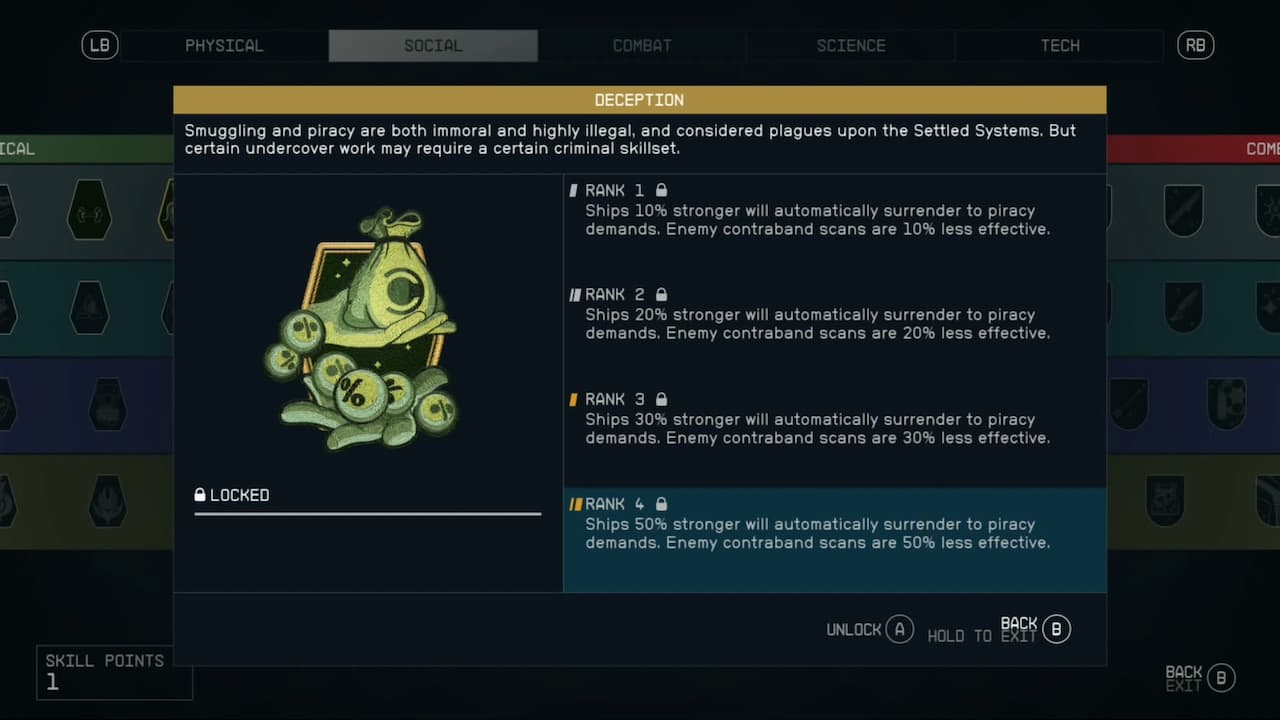Image resolution: width=1280 pixels, height=720 pixels.
Task: Click the dumbbell skill icon in the Physical tree
Action: click(x=87, y=210)
